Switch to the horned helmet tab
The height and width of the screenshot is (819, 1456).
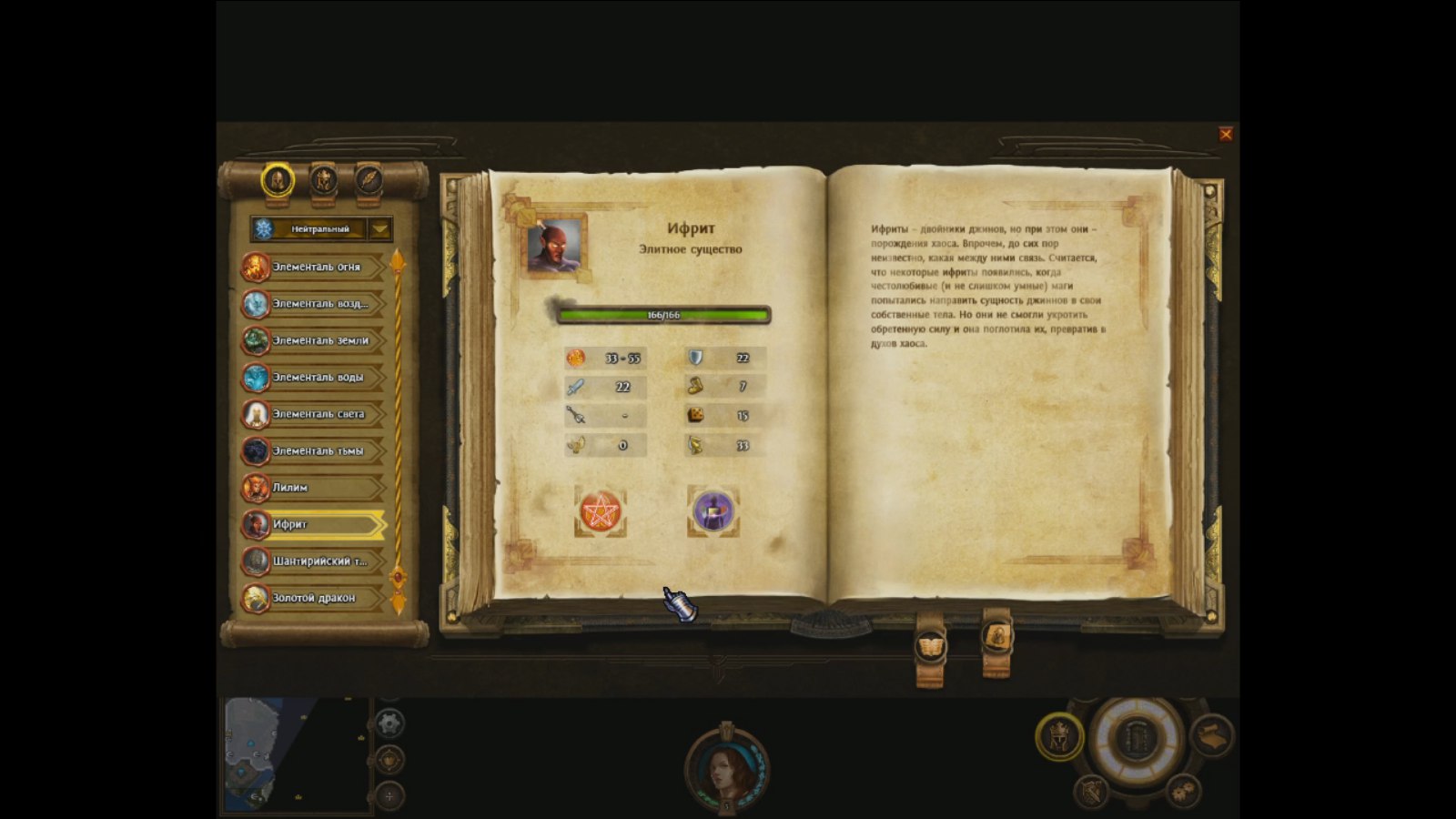(x=323, y=180)
